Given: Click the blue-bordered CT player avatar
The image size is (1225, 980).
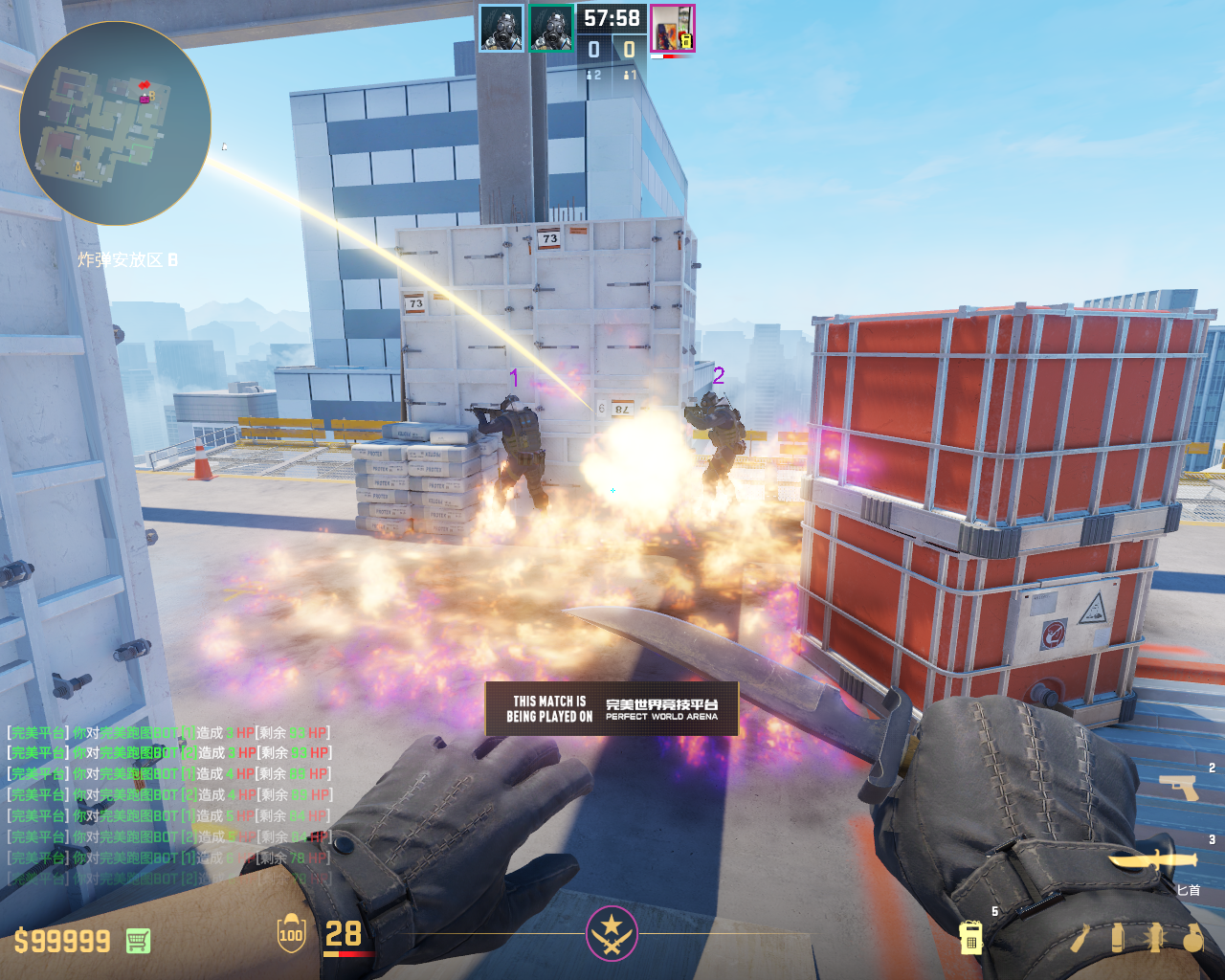Looking at the screenshot, I should (501, 28).
